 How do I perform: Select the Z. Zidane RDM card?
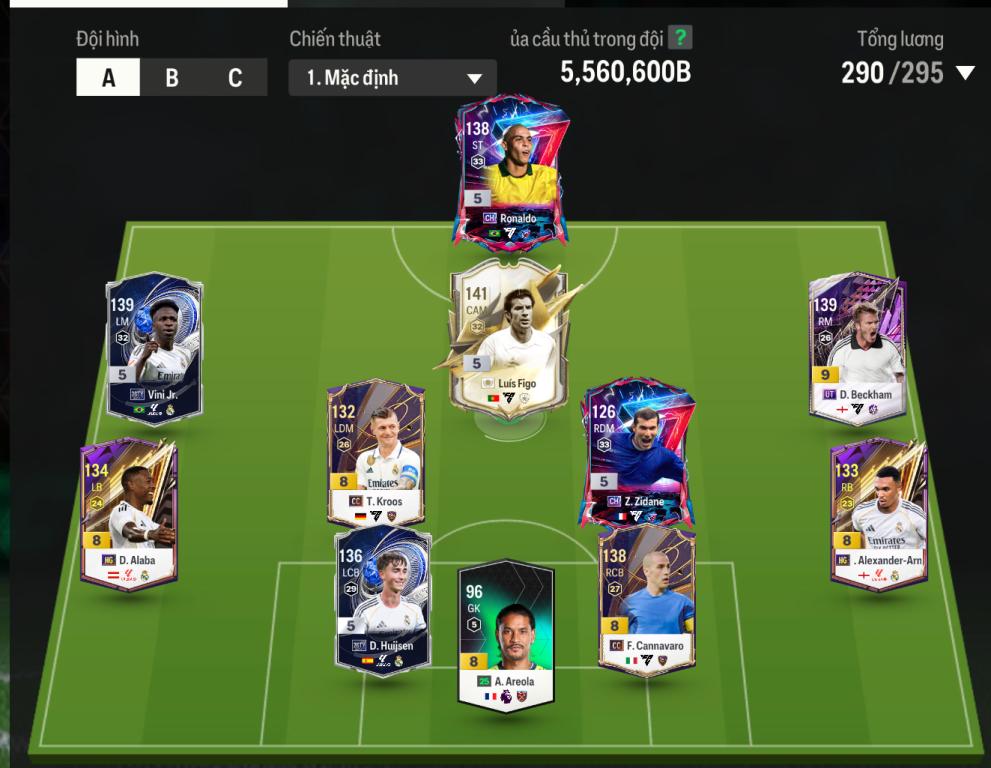636,450
